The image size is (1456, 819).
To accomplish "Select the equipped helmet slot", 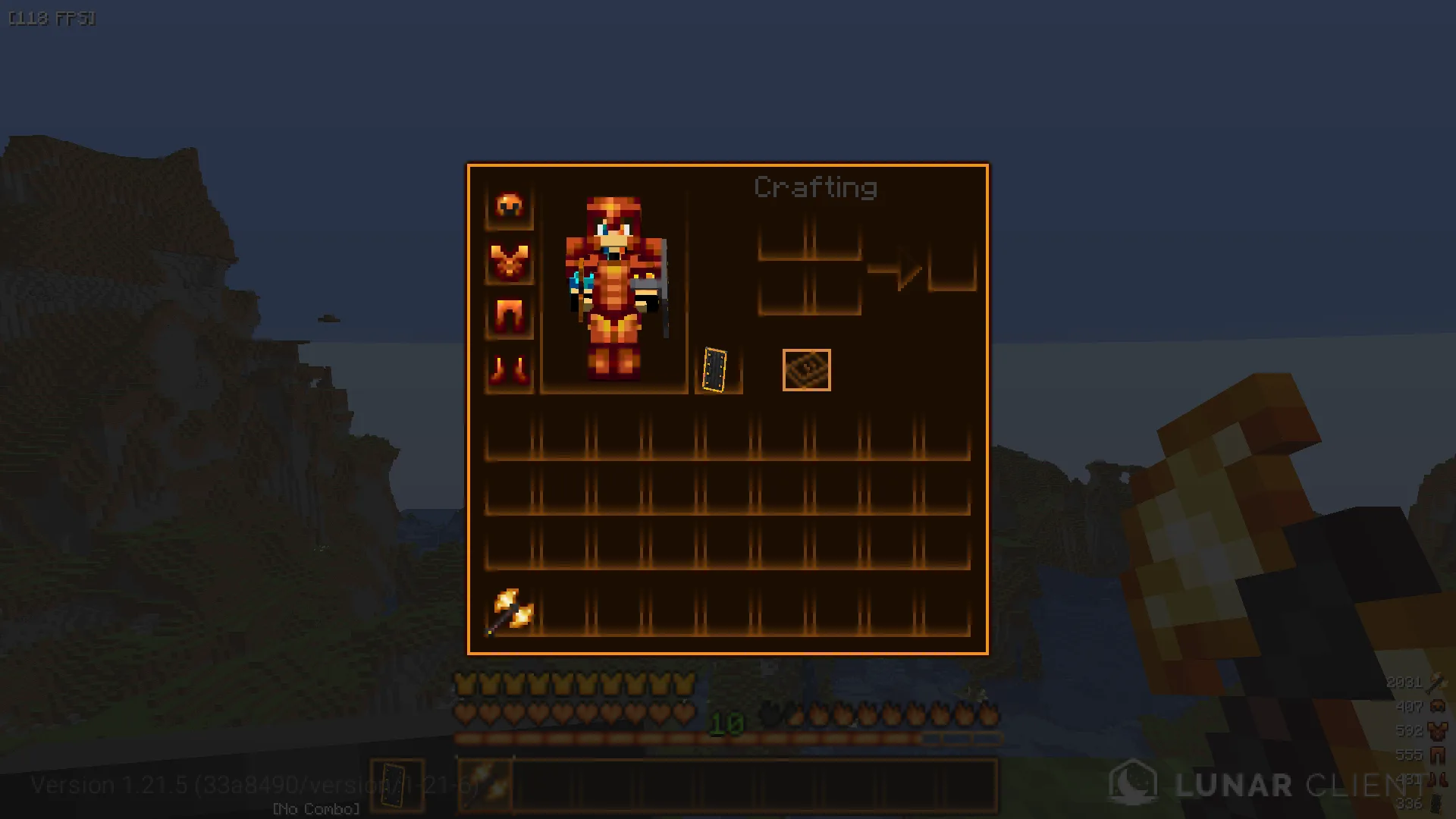I will (509, 206).
